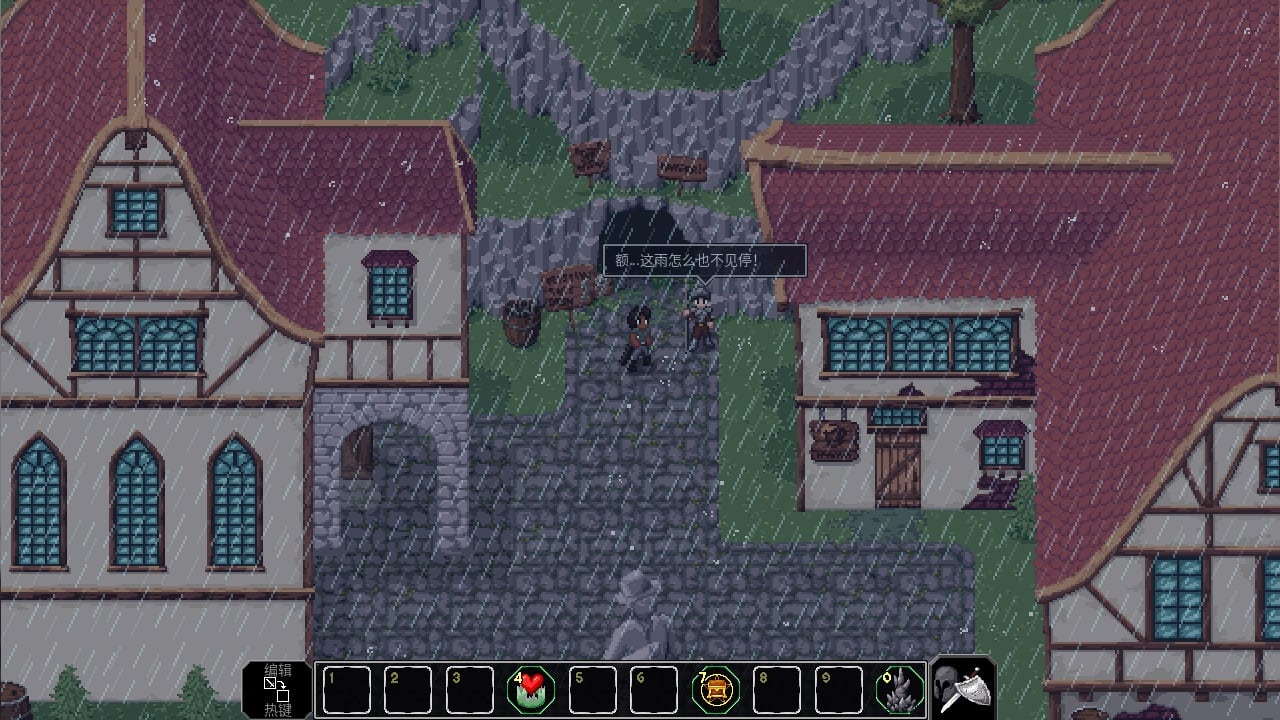Activate the golden chest icon in slot 7
The width and height of the screenshot is (1280, 720).
[716, 690]
